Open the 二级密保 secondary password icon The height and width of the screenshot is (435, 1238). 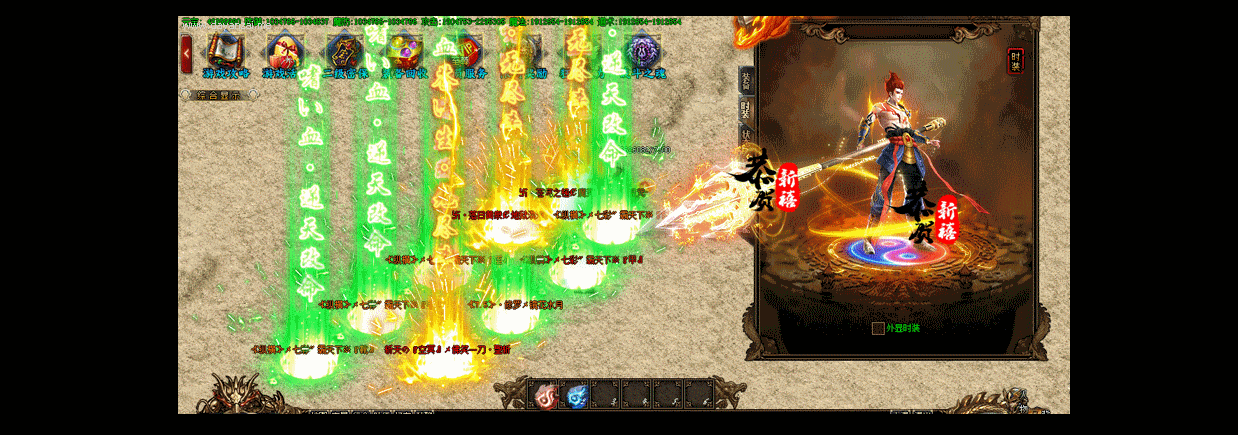click(344, 51)
